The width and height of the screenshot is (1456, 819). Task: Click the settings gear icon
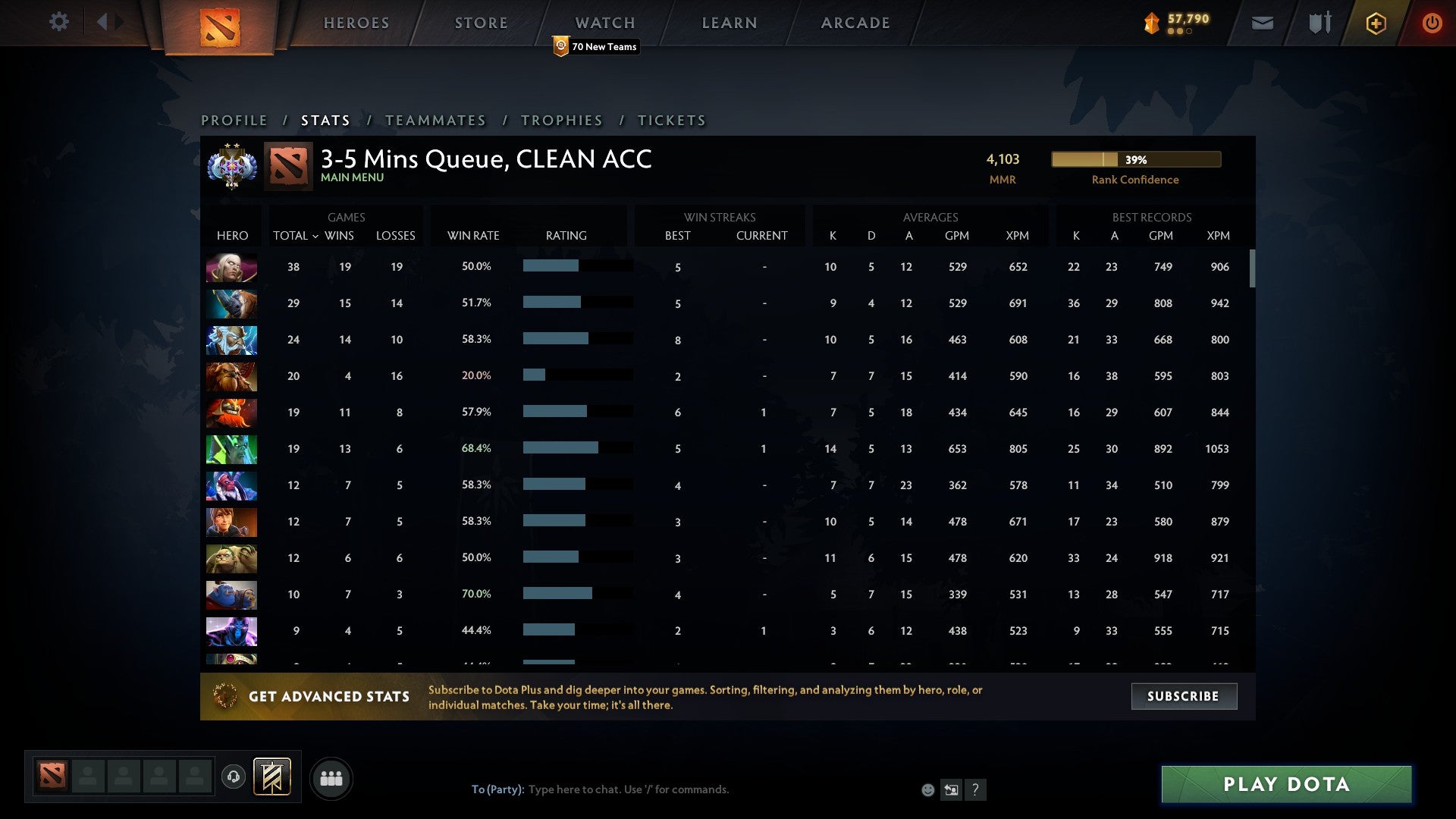click(x=59, y=23)
